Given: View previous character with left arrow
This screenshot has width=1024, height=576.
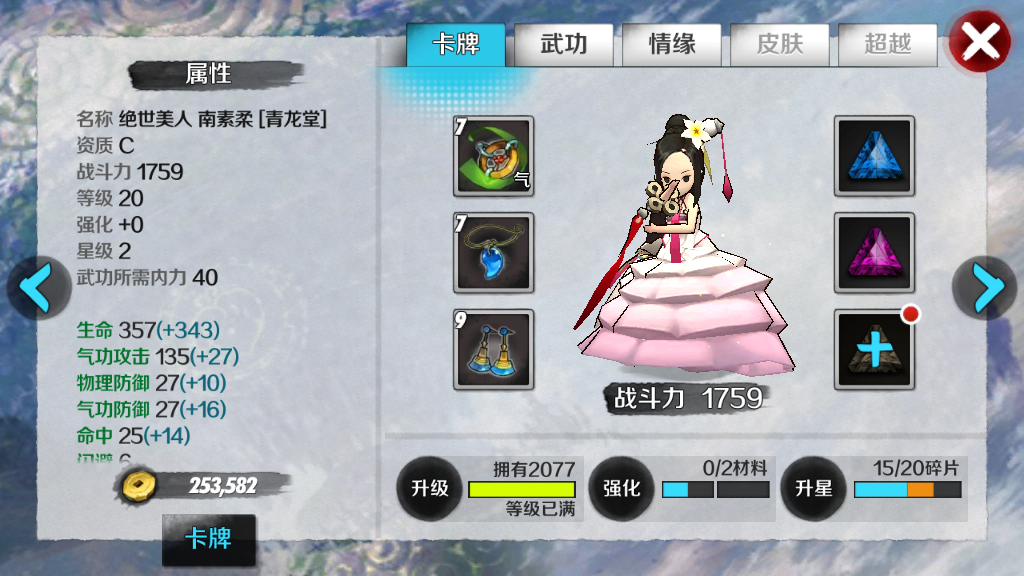Looking at the screenshot, I should [38, 288].
